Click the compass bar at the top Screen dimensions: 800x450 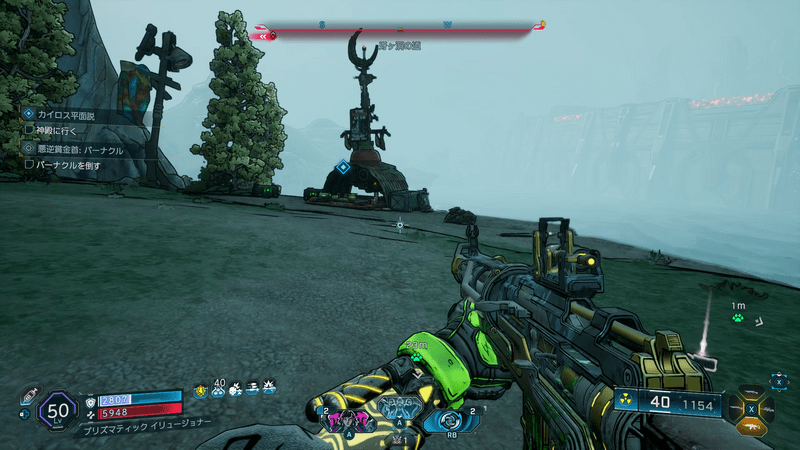coord(400,32)
